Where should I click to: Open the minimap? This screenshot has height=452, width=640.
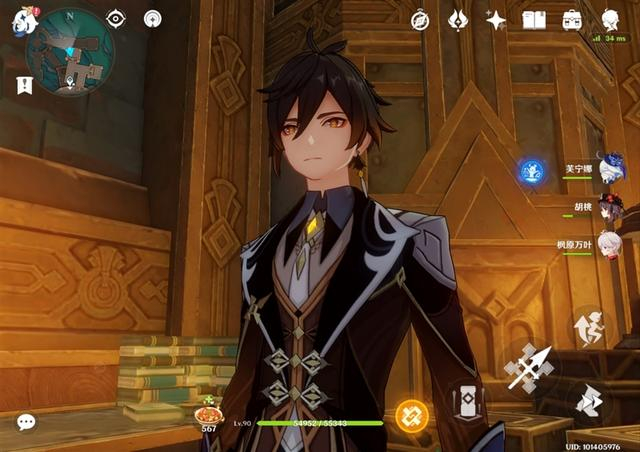69,52
